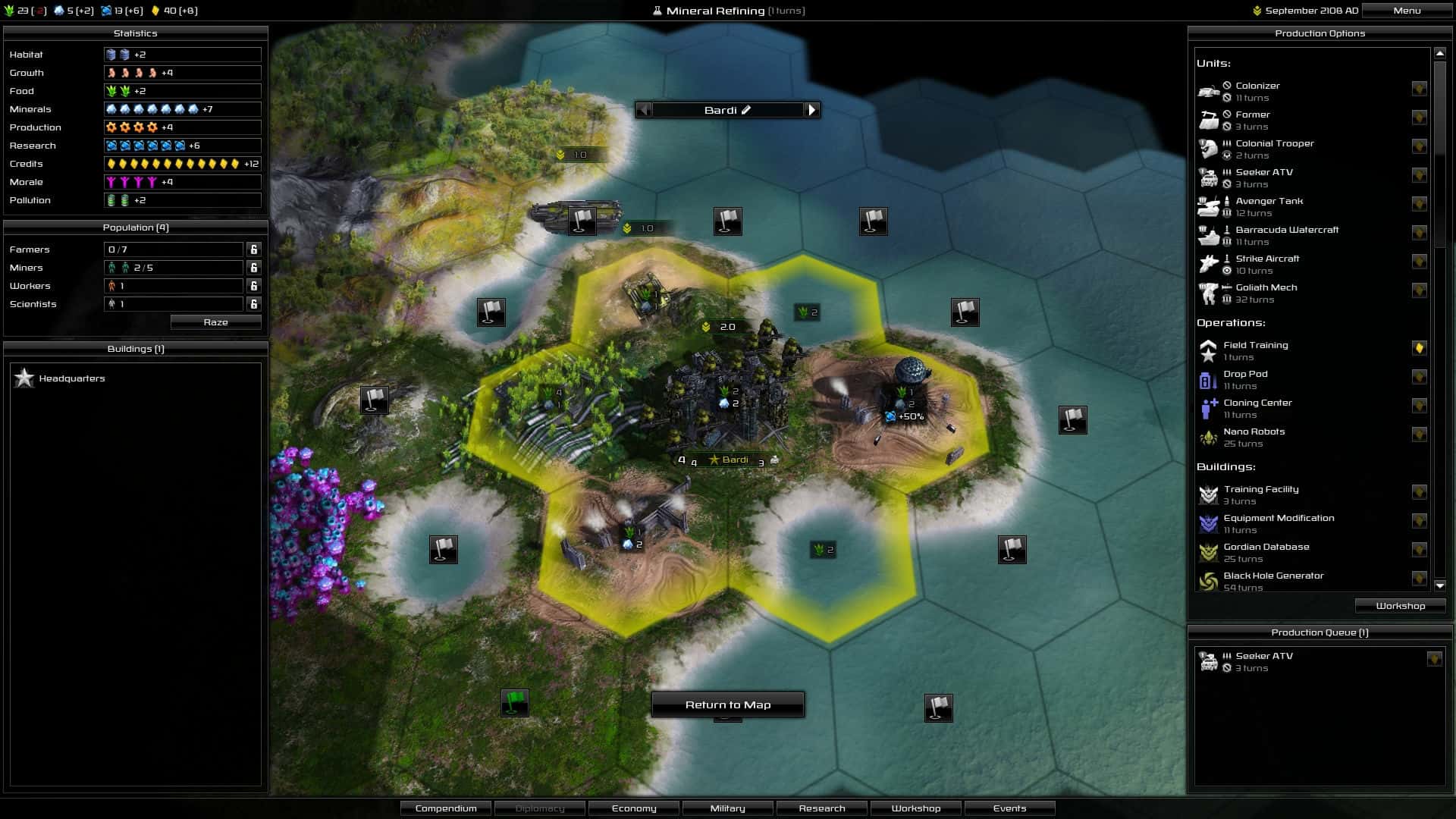This screenshot has height=819, width=1456.
Task: Click the pencil icon to rename Bardi
Action: click(748, 110)
